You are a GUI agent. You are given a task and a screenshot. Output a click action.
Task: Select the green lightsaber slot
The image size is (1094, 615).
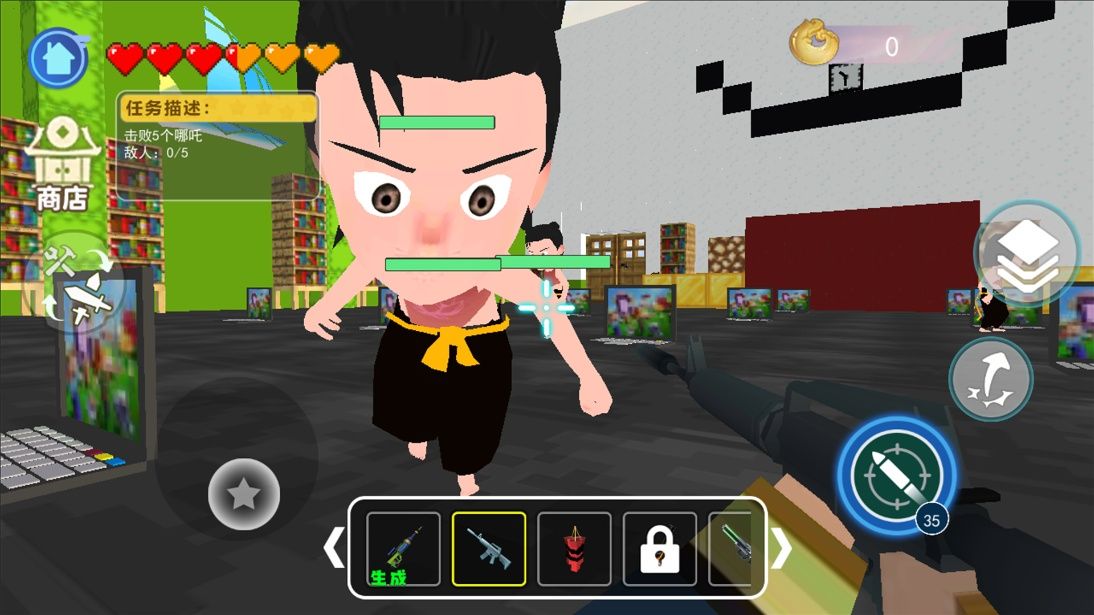tap(731, 549)
